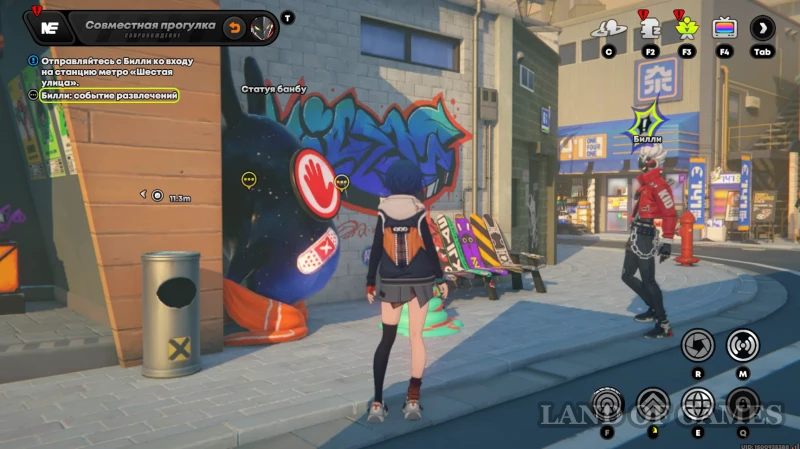The image size is (800, 449).
Task: Activate the signal broadcast button
Action: [743, 344]
